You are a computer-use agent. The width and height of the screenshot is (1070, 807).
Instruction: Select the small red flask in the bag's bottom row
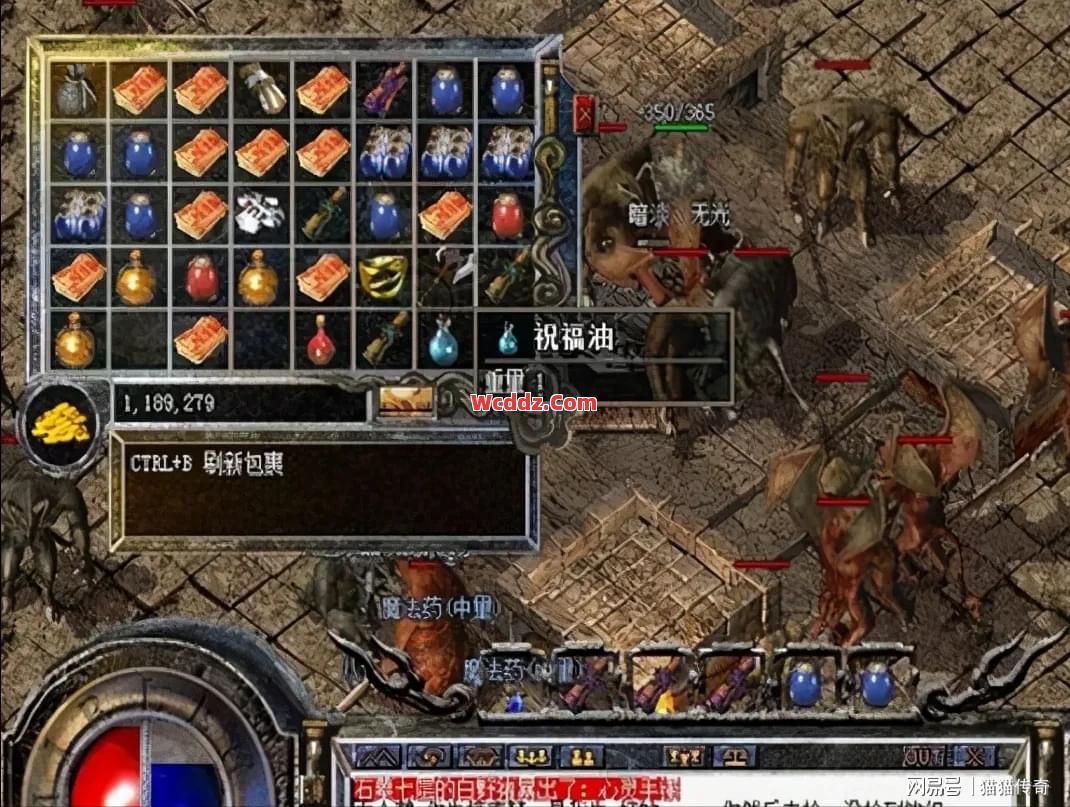coord(321,342)
